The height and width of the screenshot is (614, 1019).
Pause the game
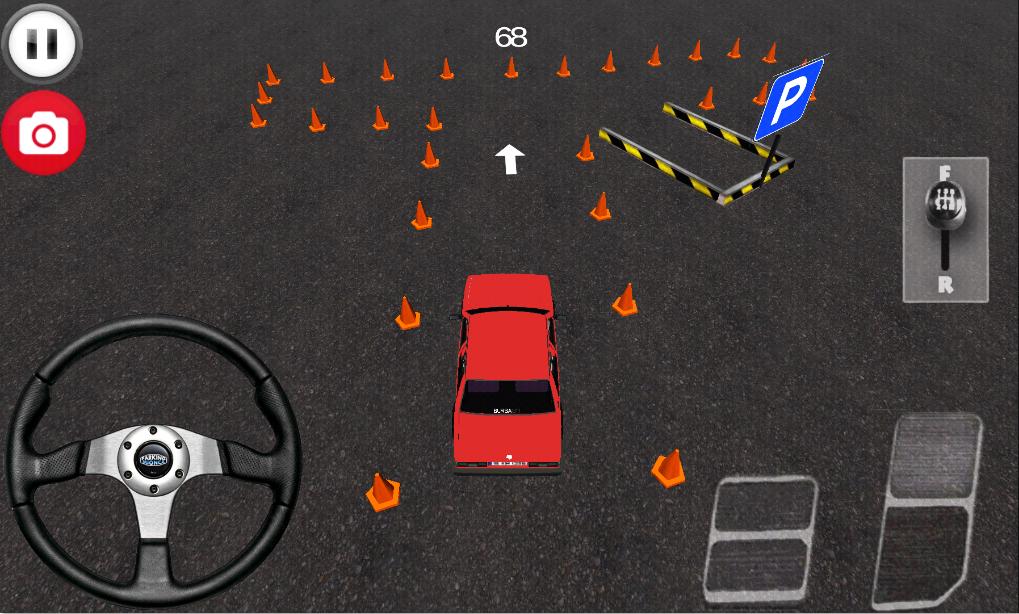point(43,43)
